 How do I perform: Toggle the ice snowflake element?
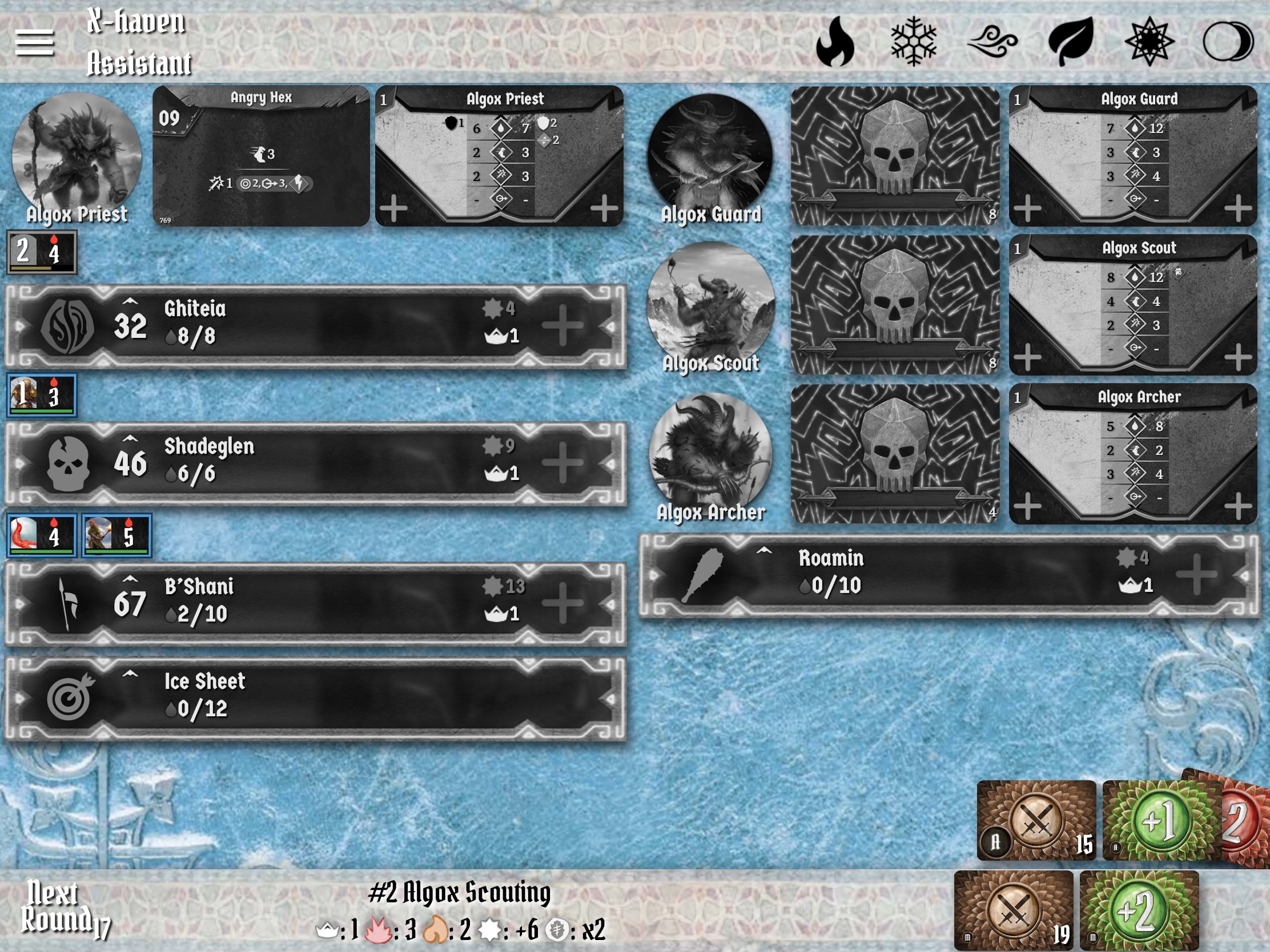(914, 41)
